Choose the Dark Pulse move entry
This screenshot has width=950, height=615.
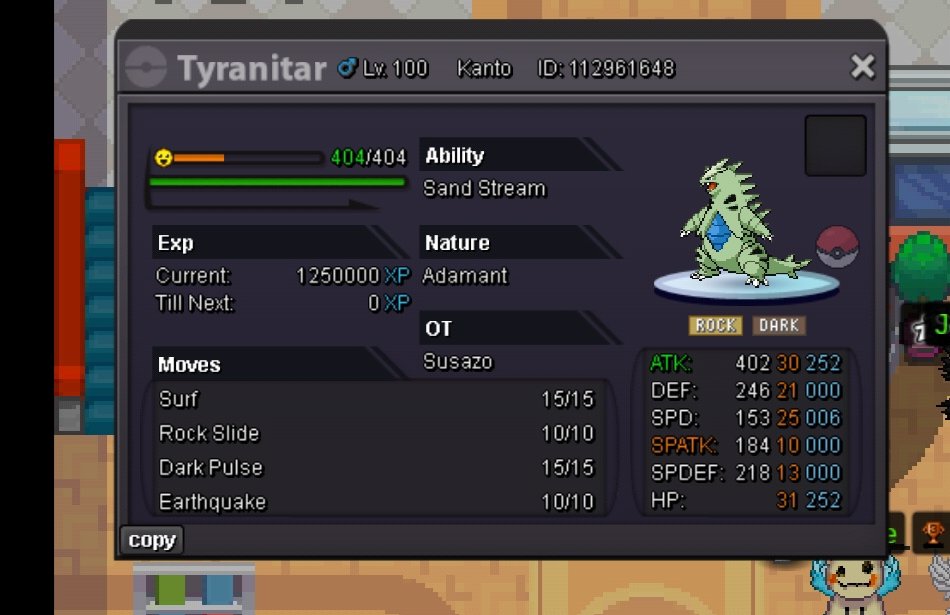pos(376,467)
